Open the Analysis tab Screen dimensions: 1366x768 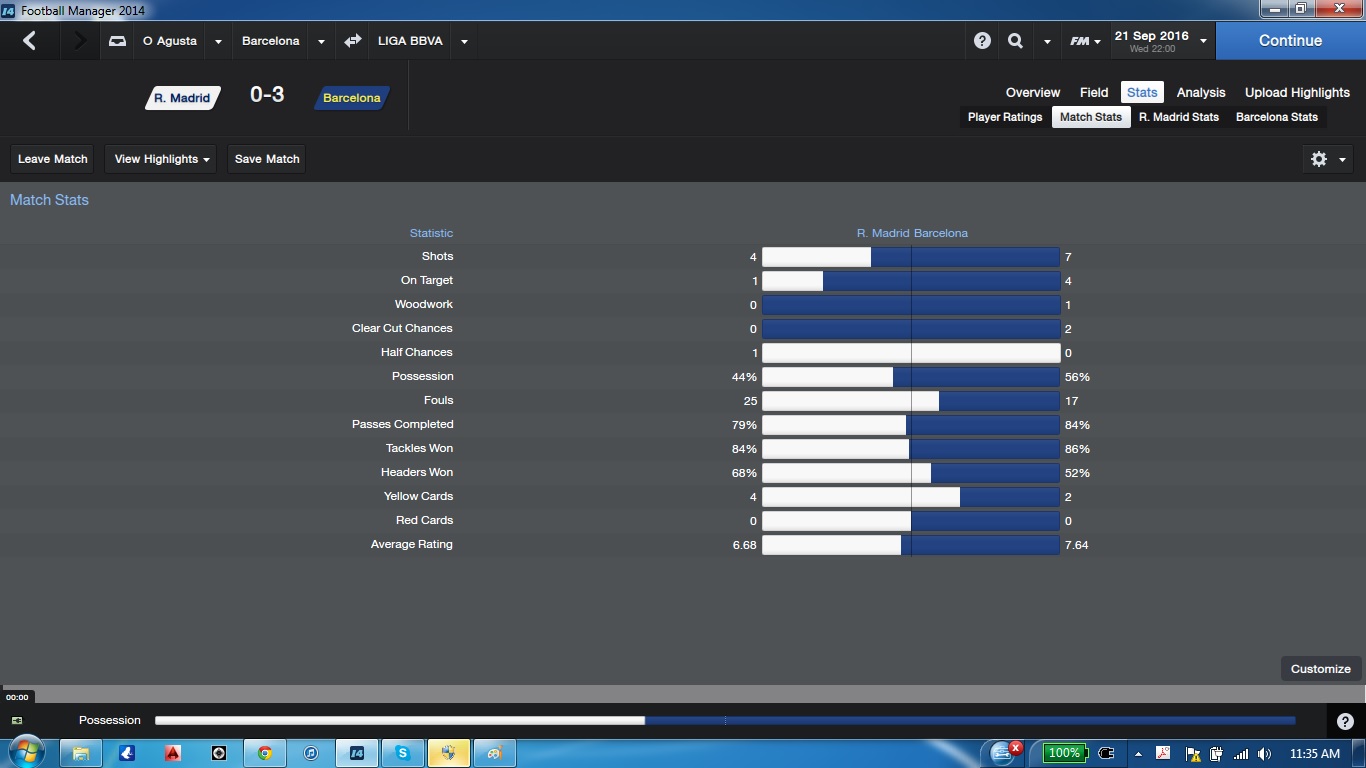tap(1201, 92)
